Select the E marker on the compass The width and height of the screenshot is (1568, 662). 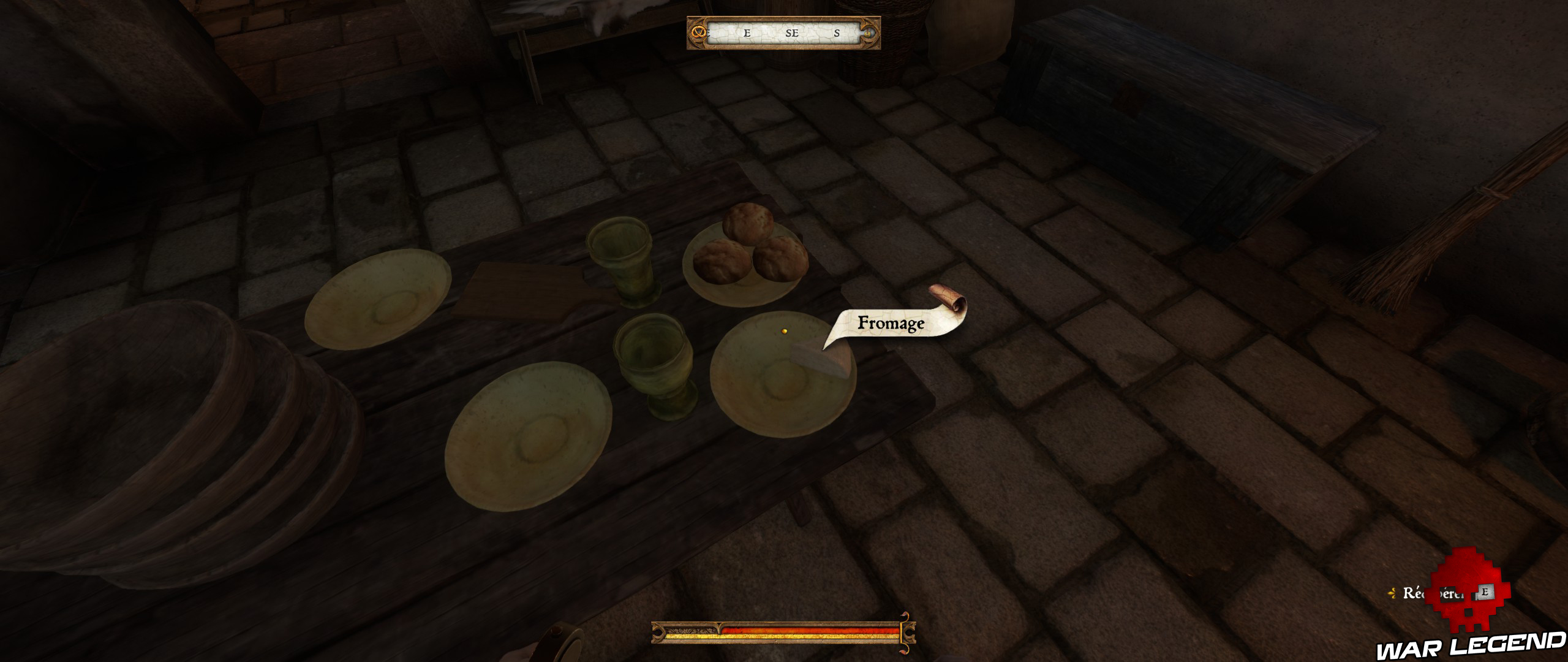coord(747,35)
